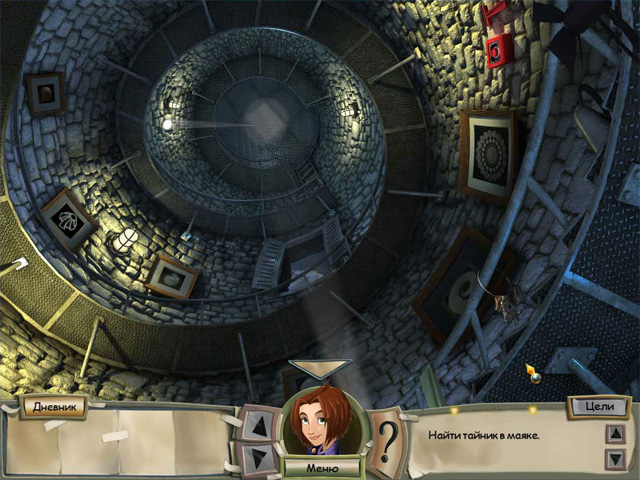Click the inventory up arrow
640x480 pixels.
[x=257, y=425]
